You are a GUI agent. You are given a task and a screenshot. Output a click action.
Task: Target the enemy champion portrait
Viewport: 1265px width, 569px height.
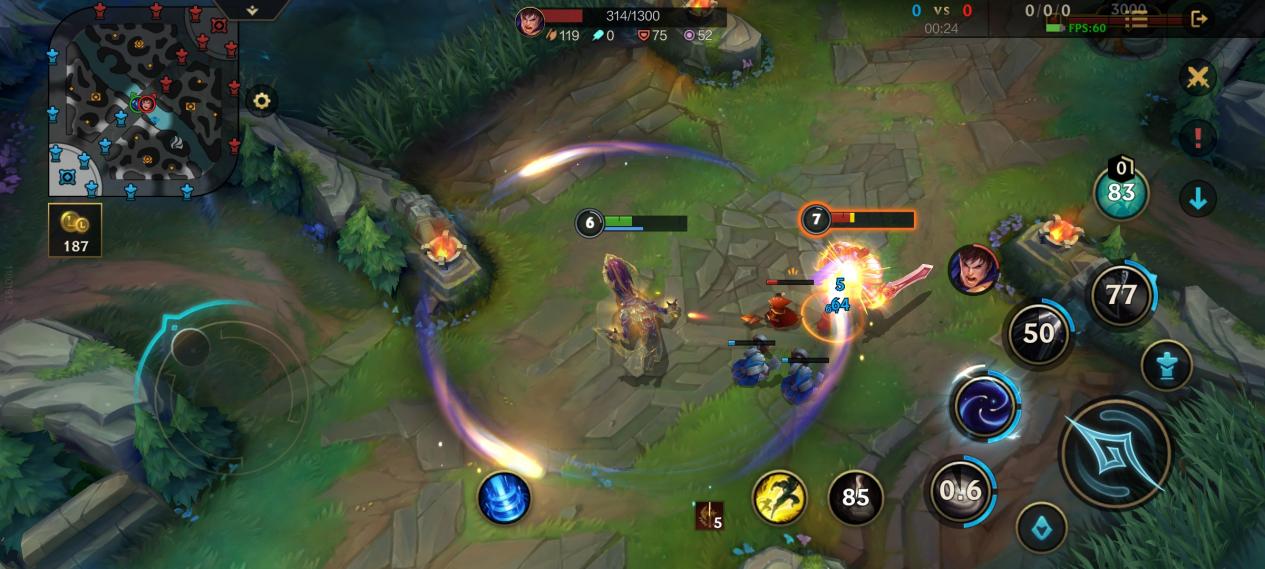(973, 270)
